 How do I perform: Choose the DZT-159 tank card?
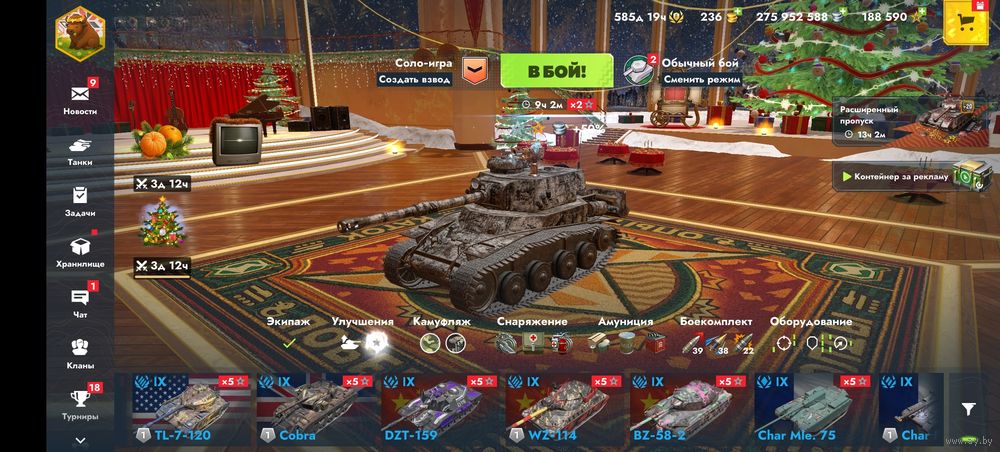439,409
